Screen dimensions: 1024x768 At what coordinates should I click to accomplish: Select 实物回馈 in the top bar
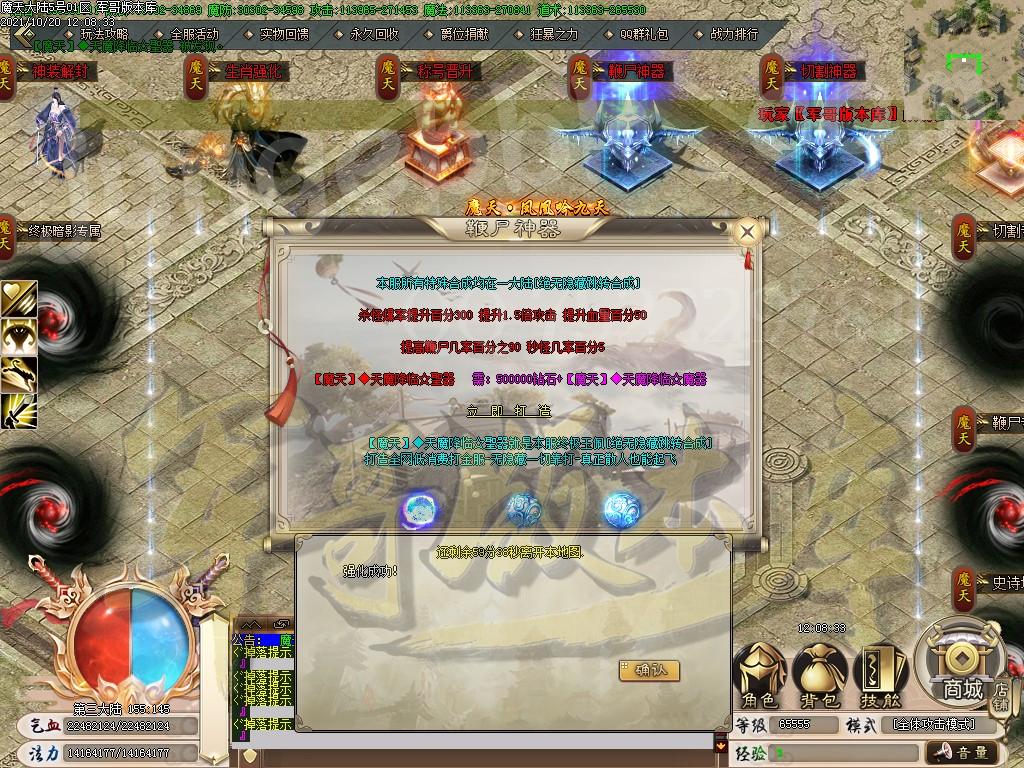(284, 33)
